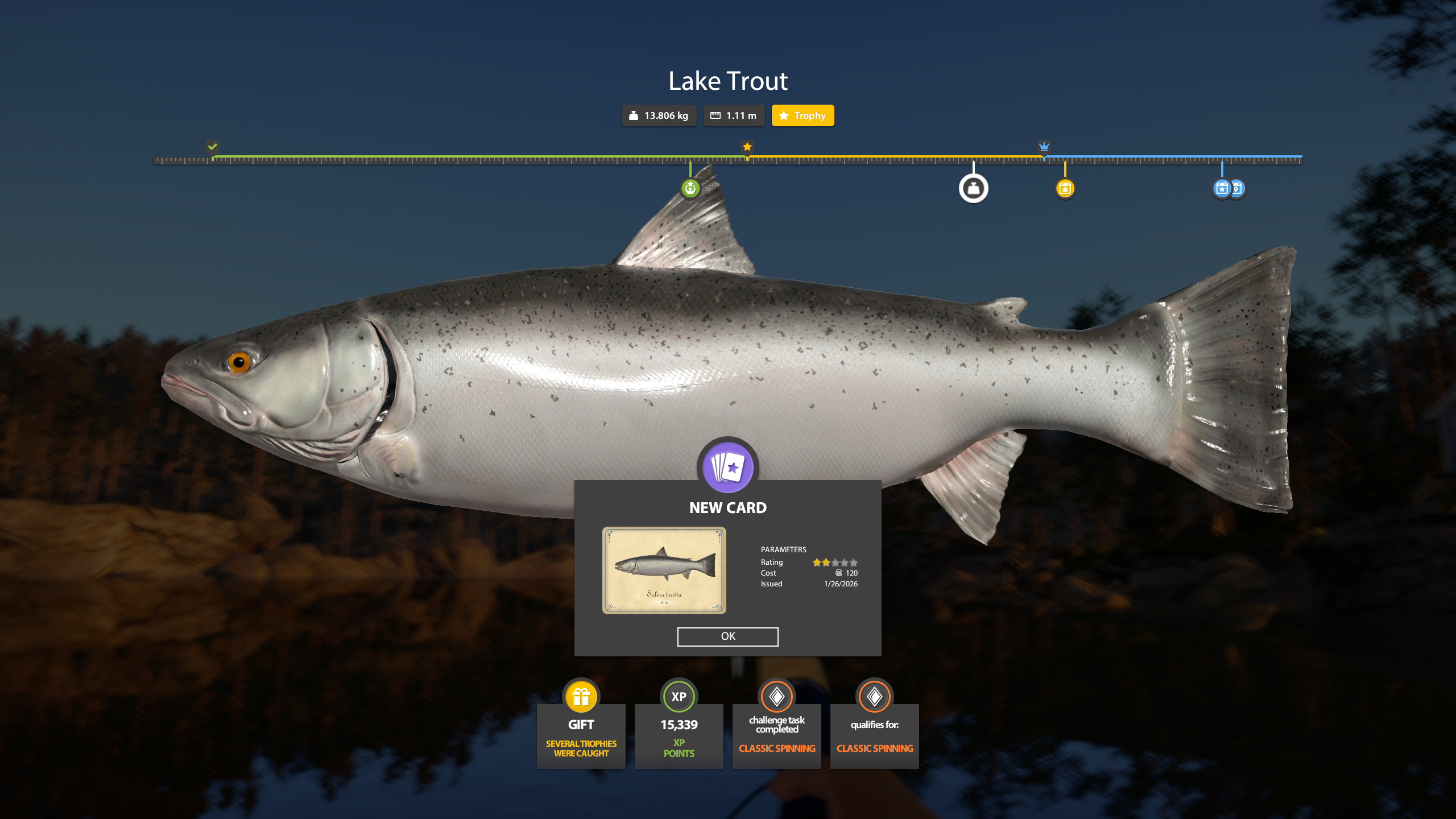This screenshot has height=819, width=1456.
Task: Open the purple New Card deck icon
Action: click(727, 467)
